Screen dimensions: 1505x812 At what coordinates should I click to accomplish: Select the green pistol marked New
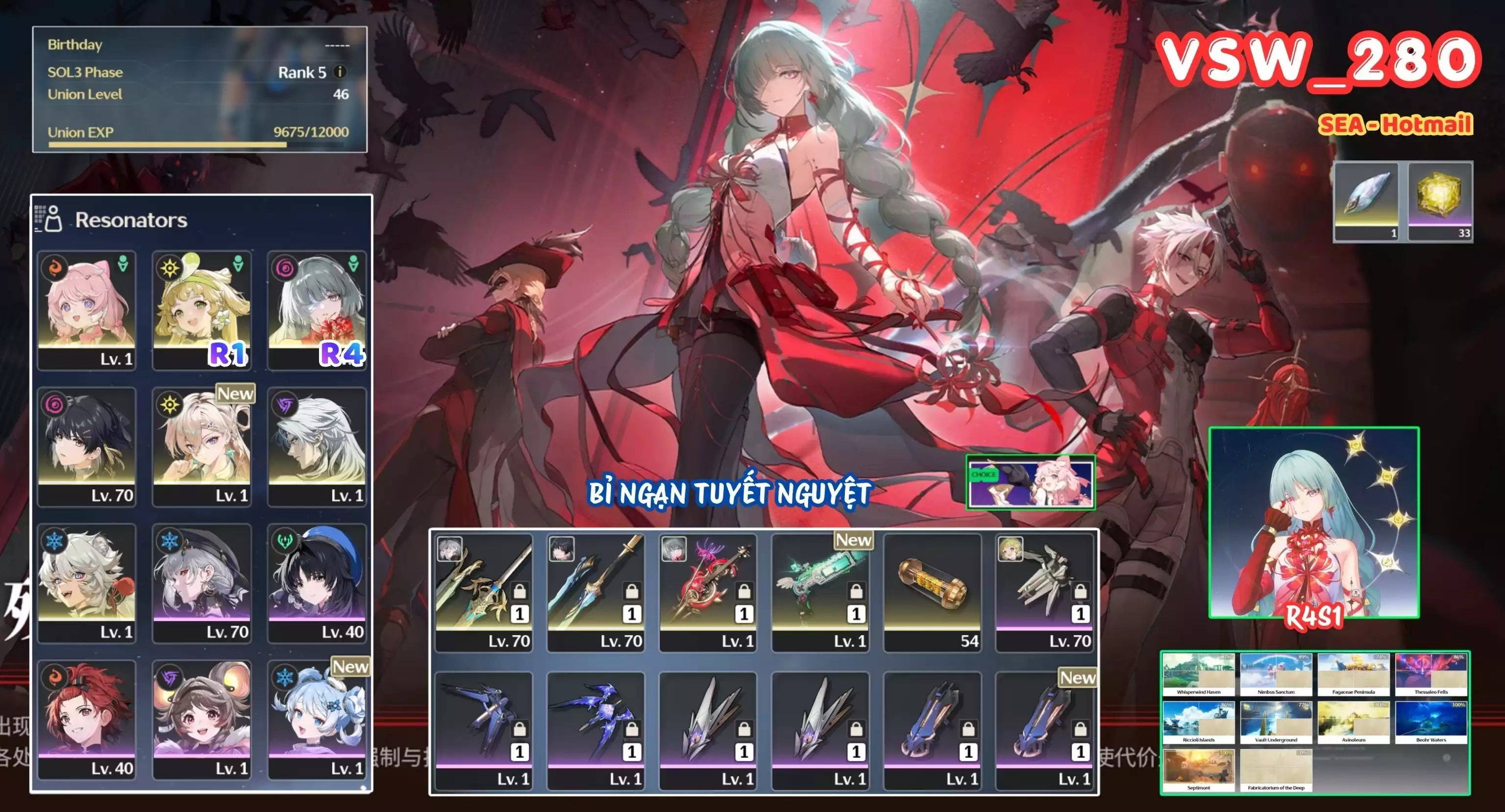(x=820, y=592)
